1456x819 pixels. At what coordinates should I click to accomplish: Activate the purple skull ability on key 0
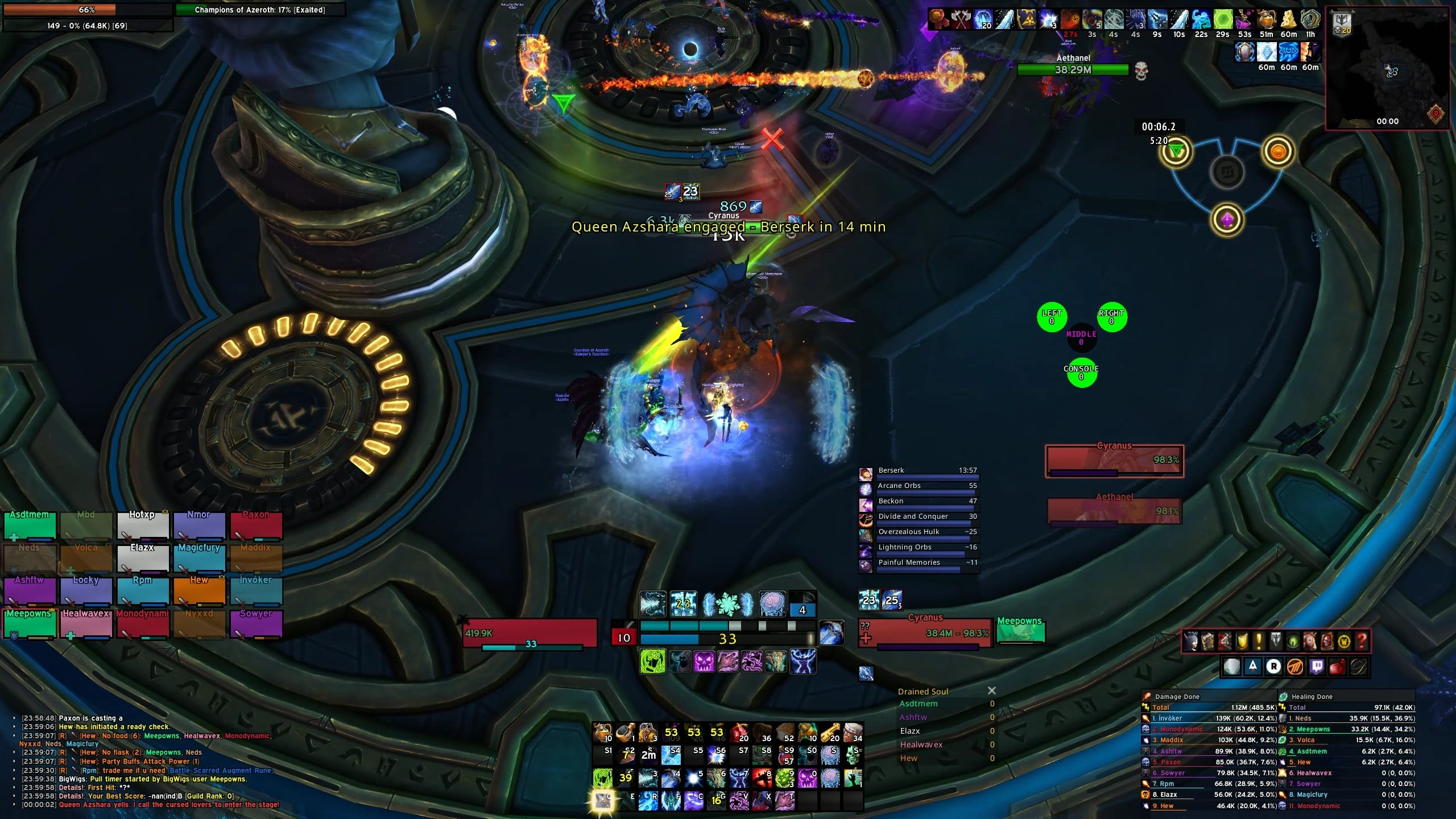click(x=807, y=777)
